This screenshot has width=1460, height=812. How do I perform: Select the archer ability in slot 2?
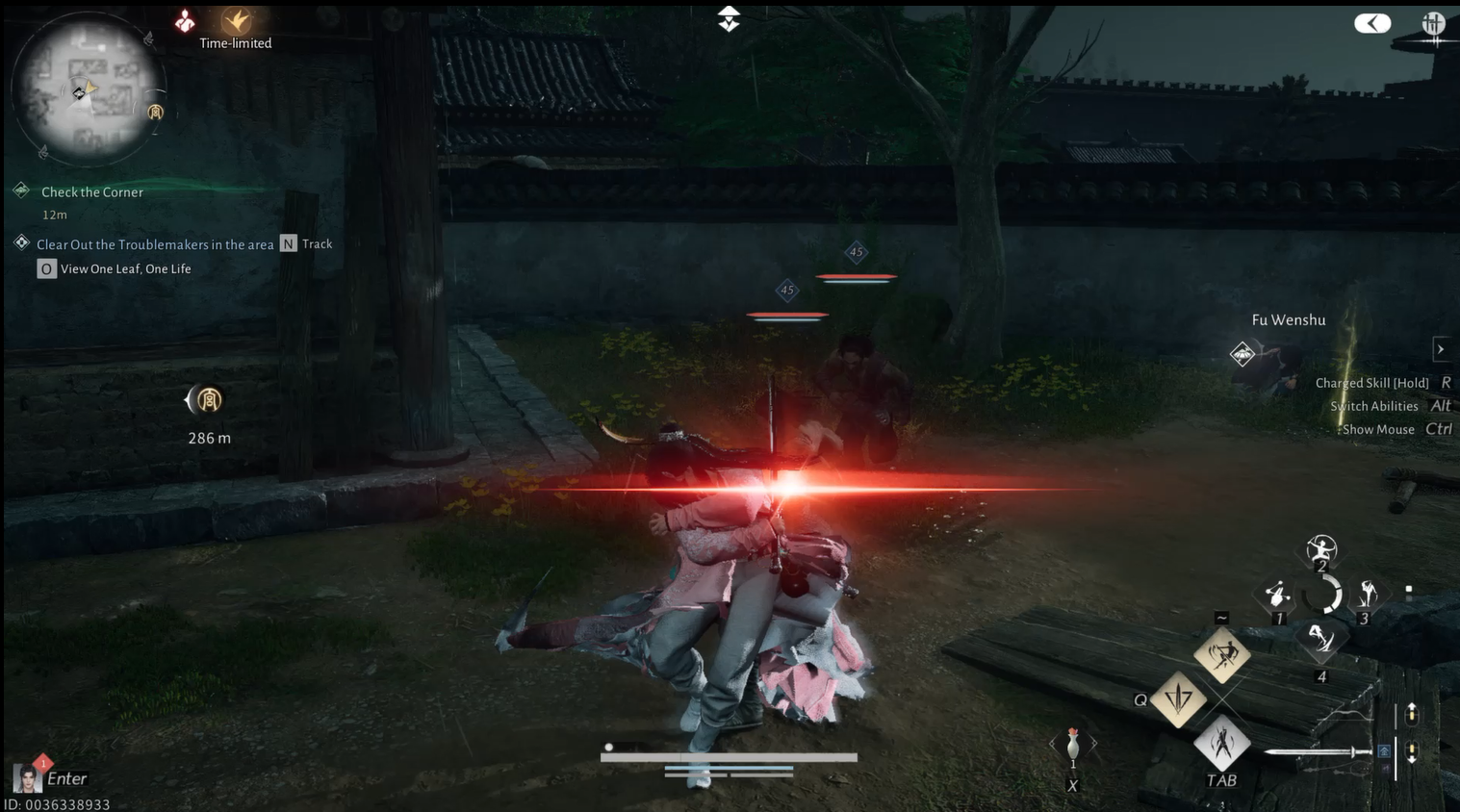(1321, 550)
